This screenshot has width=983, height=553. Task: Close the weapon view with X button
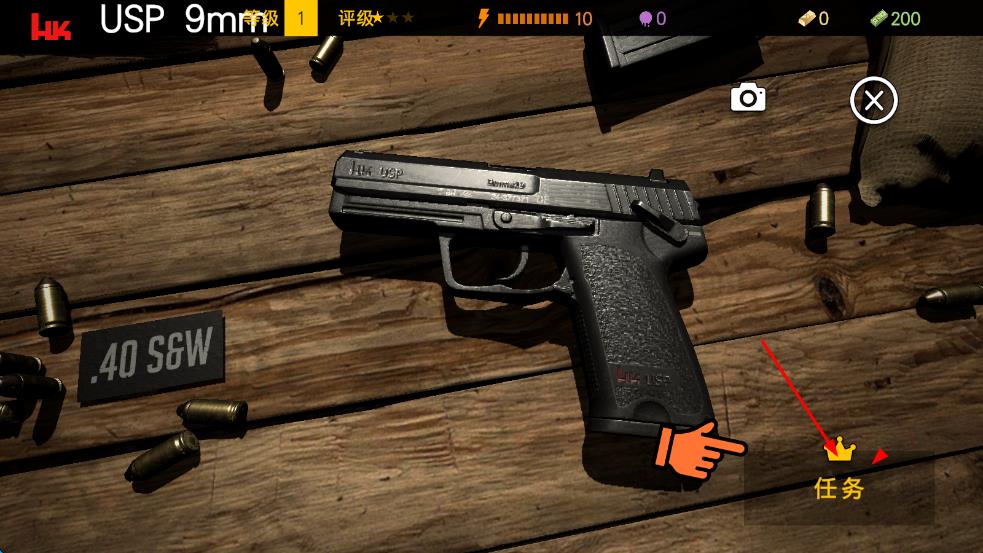coord(873,101)
